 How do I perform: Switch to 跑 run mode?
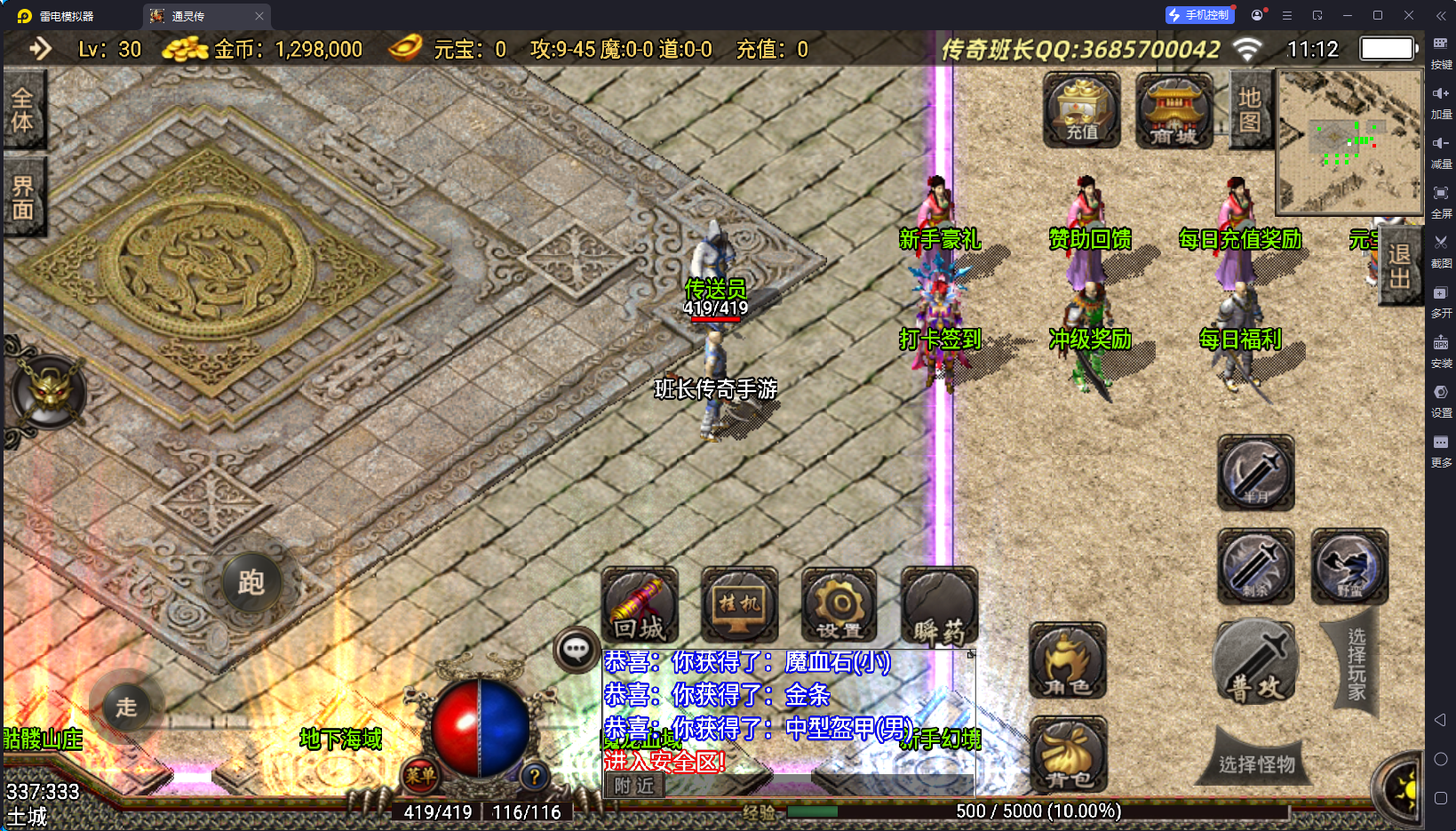tap(251, 583)
